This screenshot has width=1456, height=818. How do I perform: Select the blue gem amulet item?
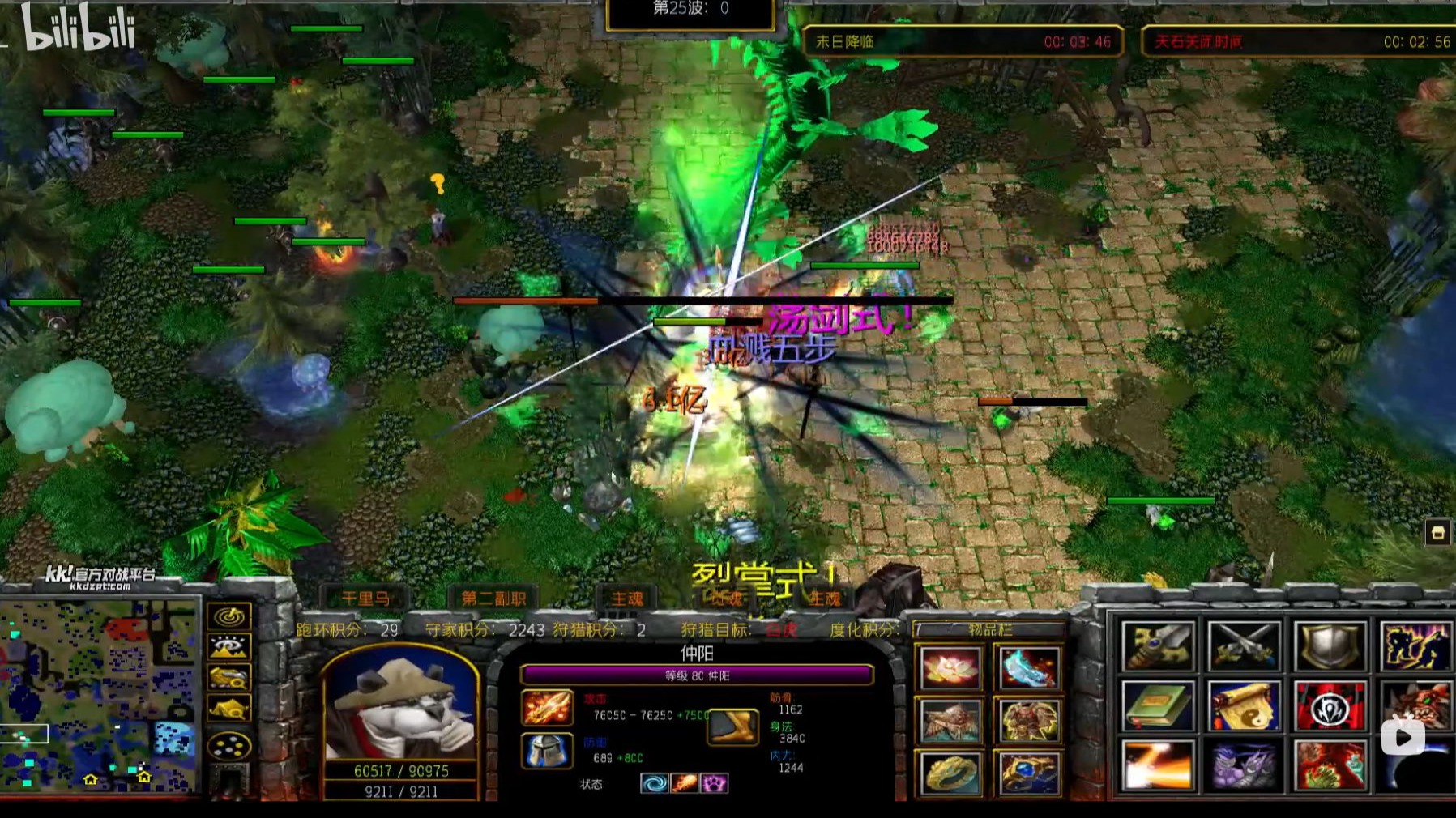pos(1029,772)
